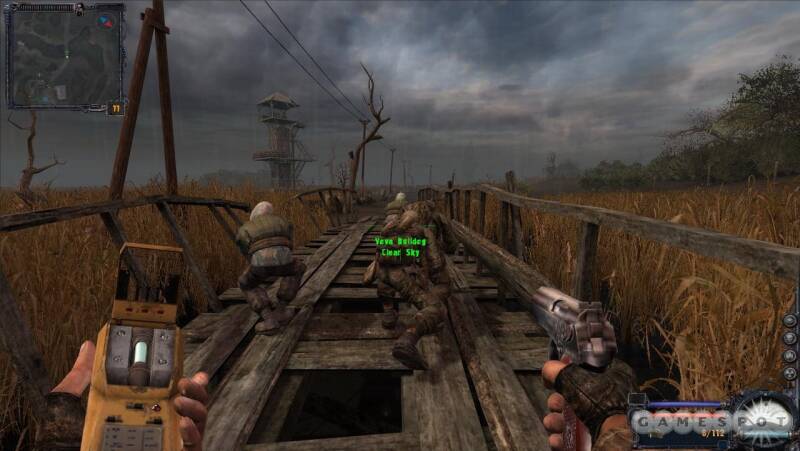Select the yellow contacts counter showing 11

tap(115, 108)
